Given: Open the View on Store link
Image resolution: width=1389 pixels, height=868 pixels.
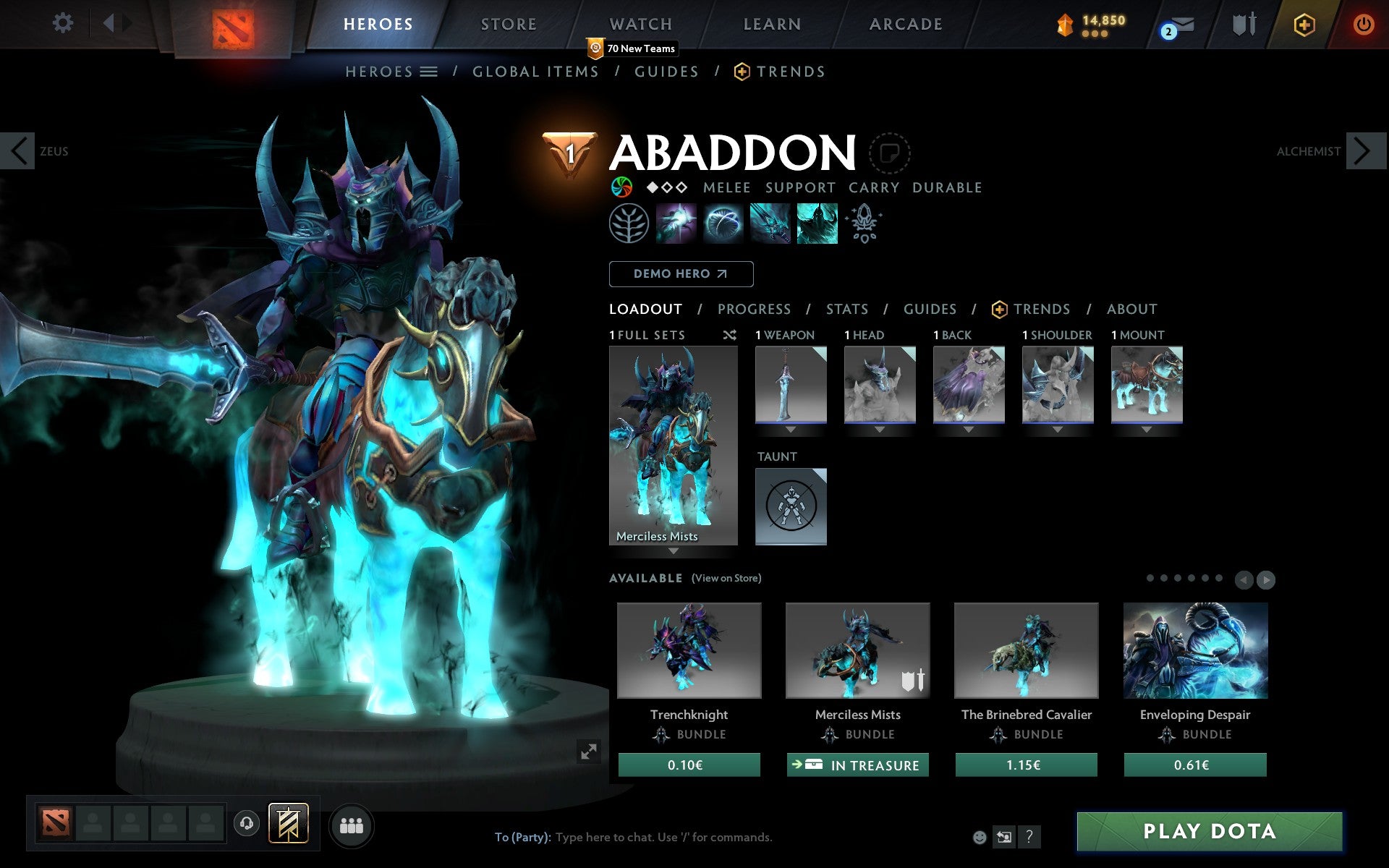Looking at the screenshot, I should (x=726, y=579).
